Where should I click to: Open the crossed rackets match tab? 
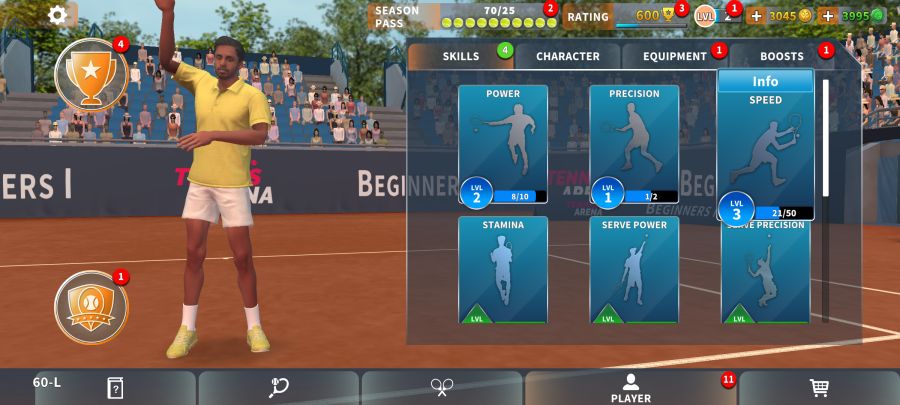point(442,388)
